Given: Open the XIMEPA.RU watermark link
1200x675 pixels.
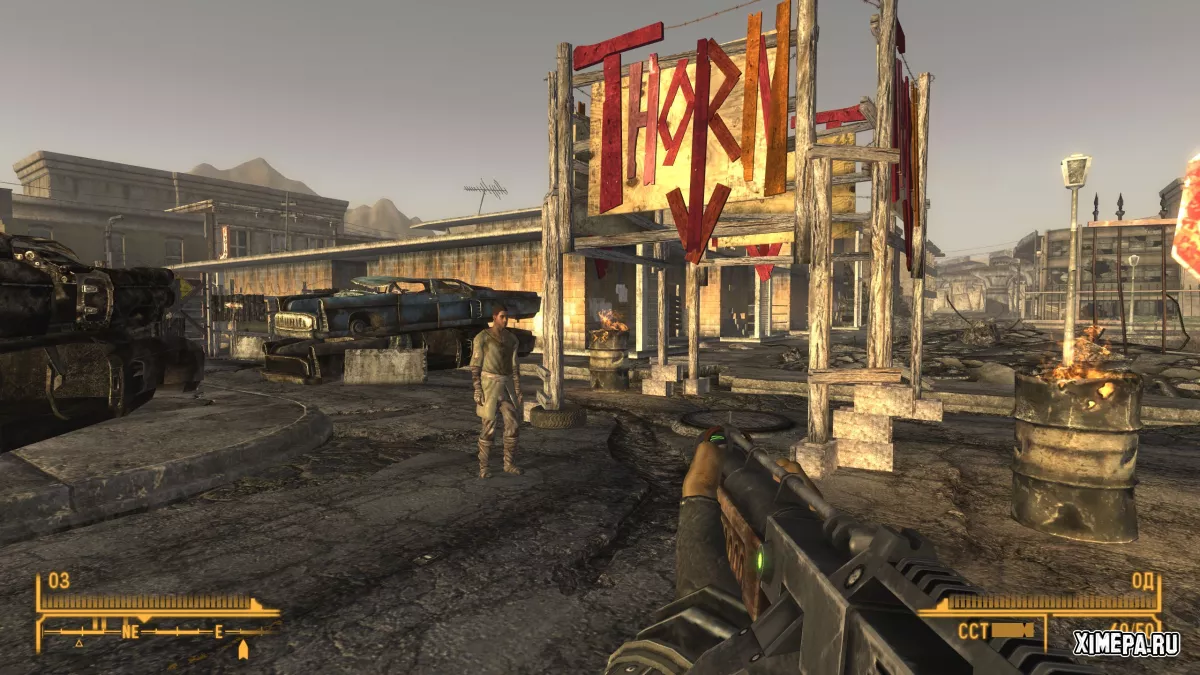Looking at the screenshot, I should point(1126,644).
